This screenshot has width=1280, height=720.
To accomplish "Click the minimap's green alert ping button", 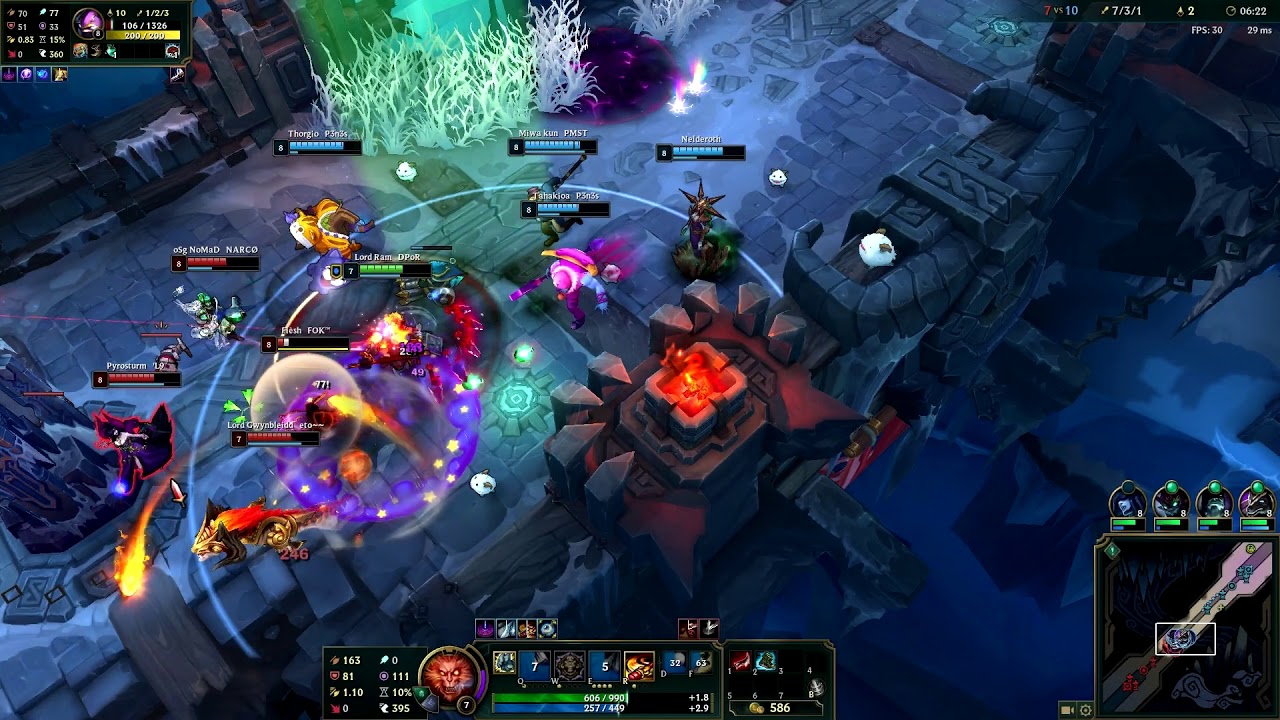I will click(1111, 550).
